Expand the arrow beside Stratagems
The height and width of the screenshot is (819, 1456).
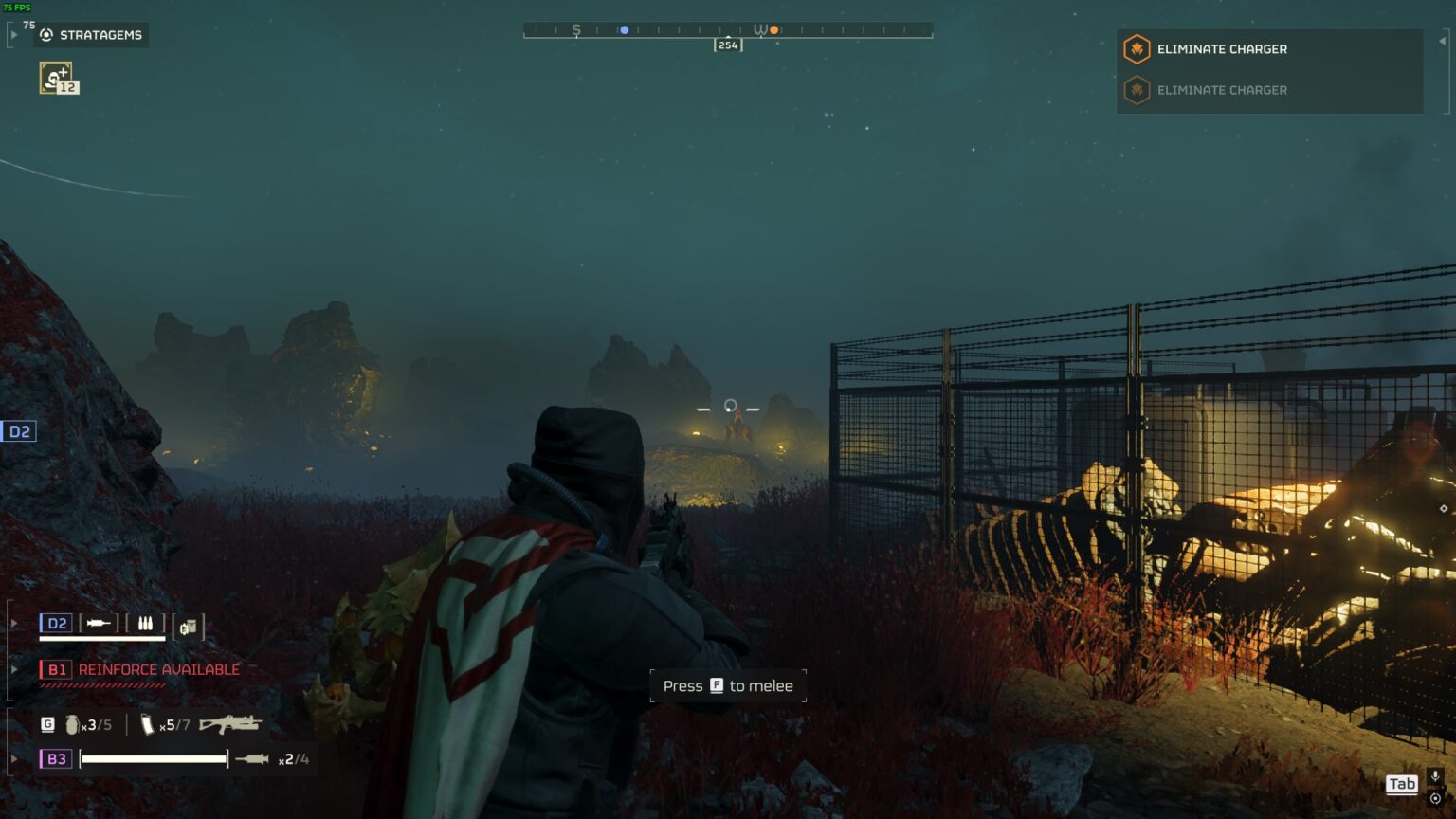click(x=13, y=35)
